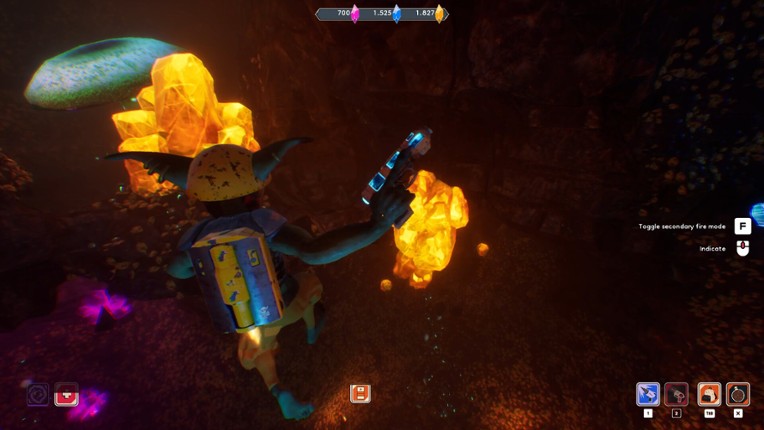Click the orange save disk icon
Screen dimensions: 764x430
click(360, 393)
